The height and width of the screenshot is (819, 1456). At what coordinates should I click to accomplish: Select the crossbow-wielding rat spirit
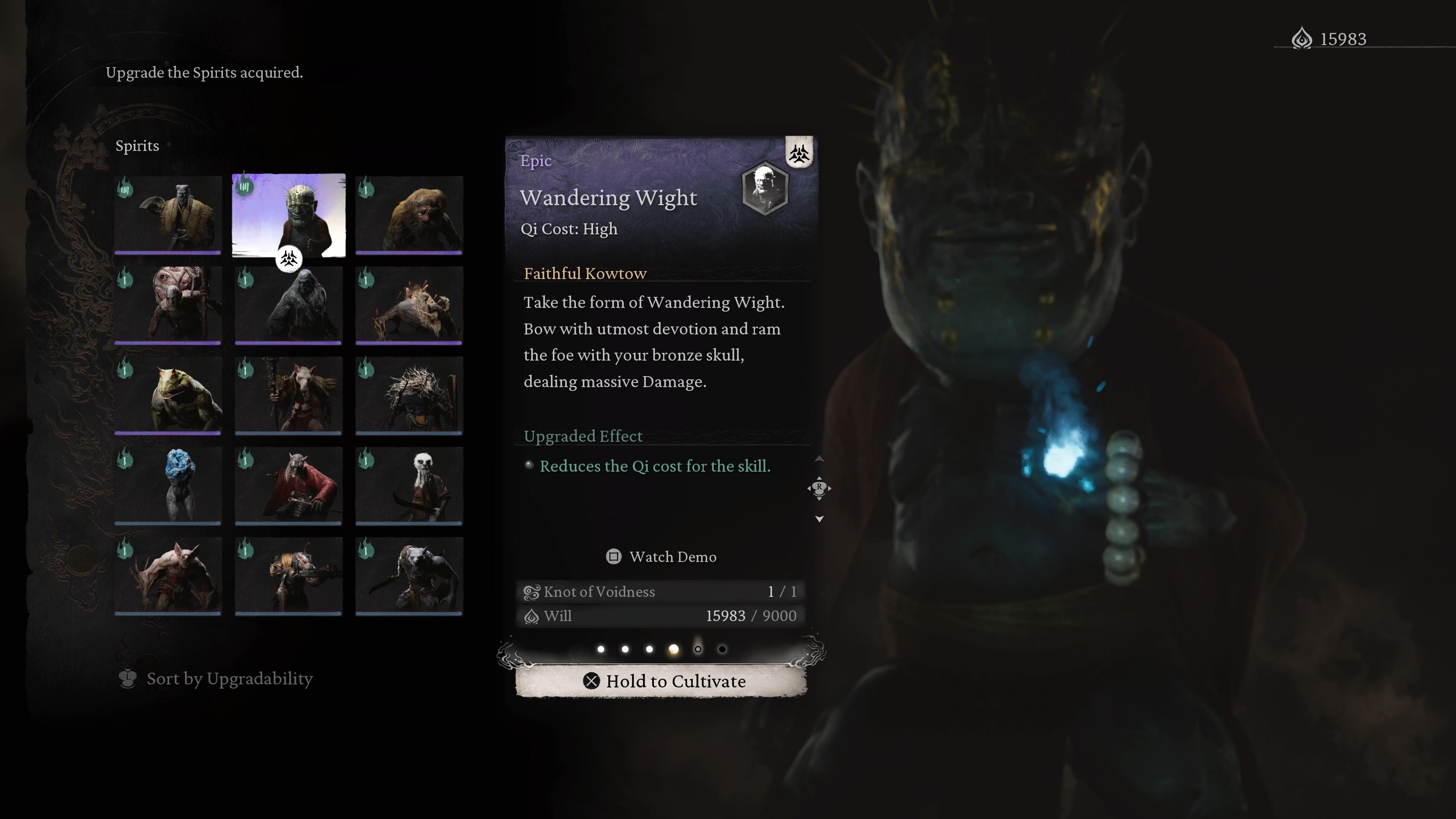tap(288, 576)
